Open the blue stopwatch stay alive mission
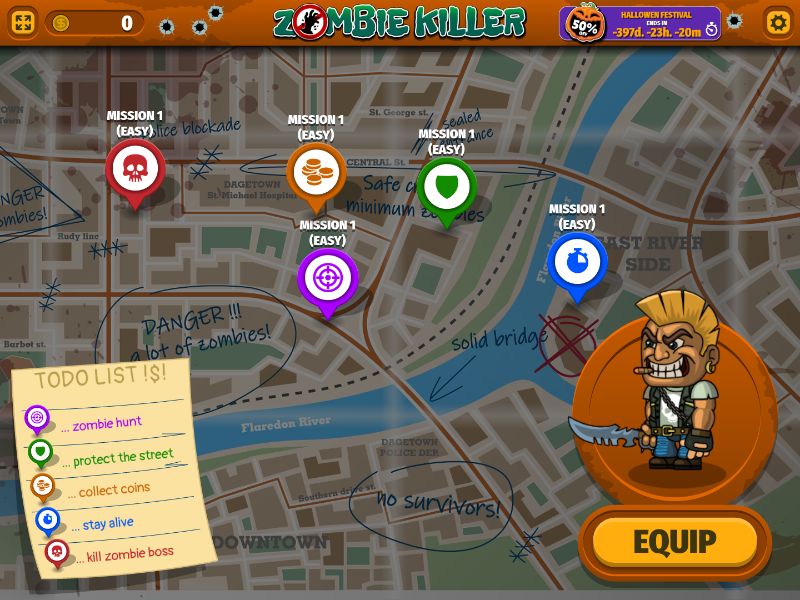The image size is (800, 600). [577, 262]
